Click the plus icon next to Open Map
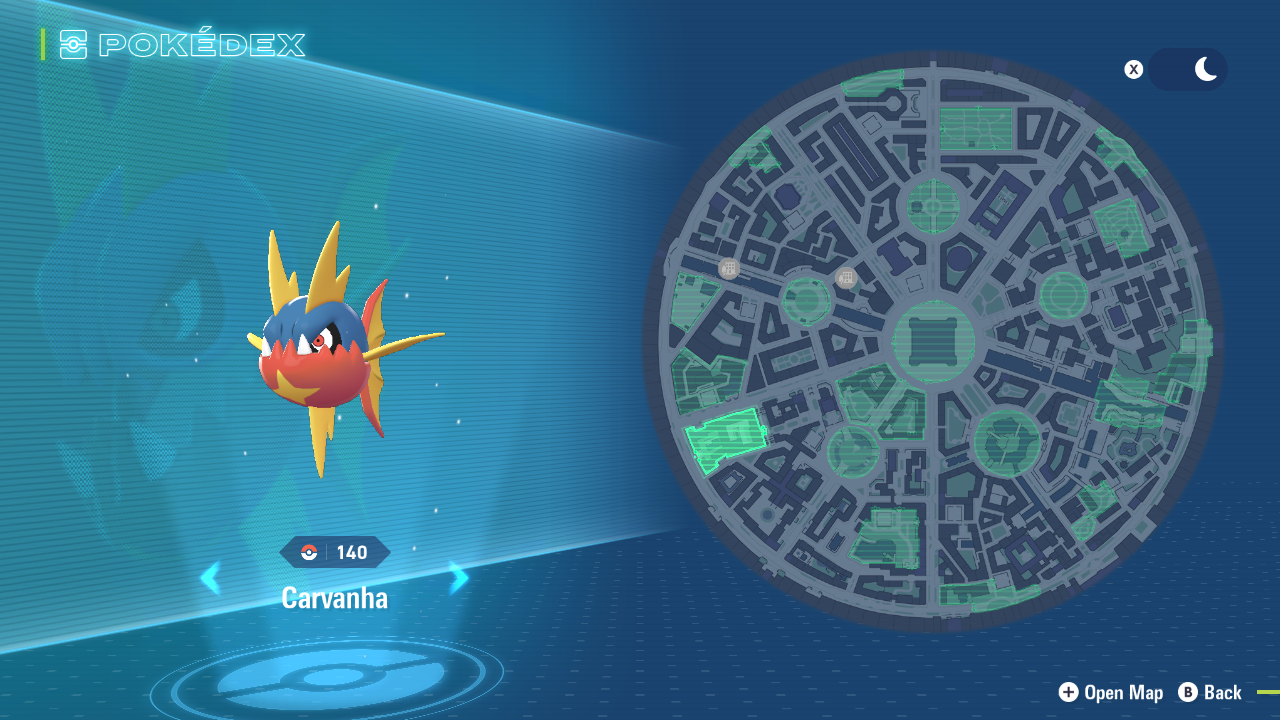The image size is (1280, 720). (x=1068, y=692)
